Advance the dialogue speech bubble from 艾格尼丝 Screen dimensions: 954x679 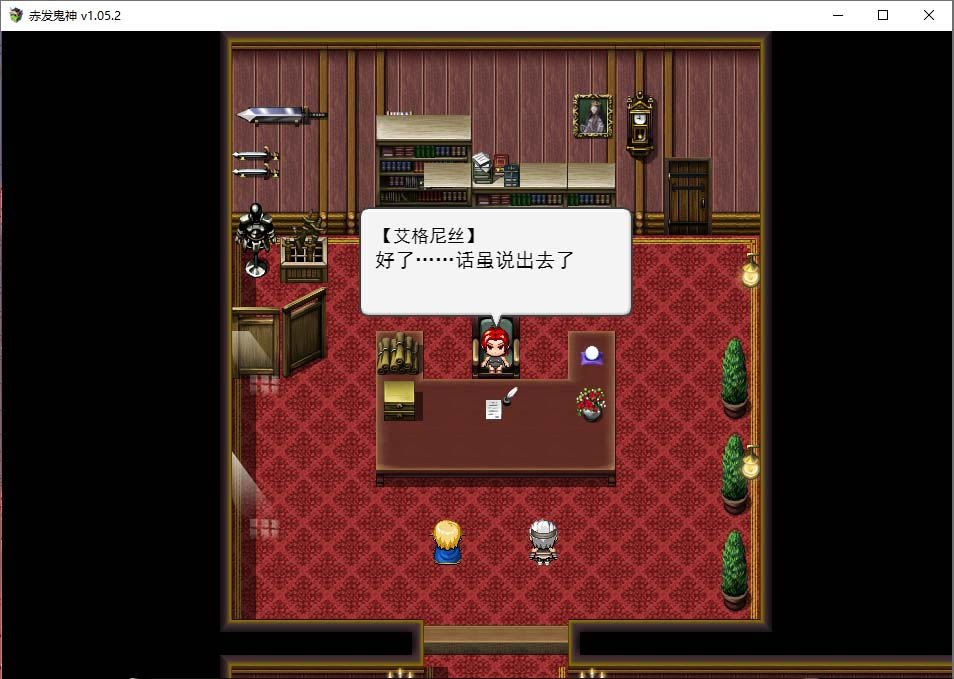click(495, 262)
